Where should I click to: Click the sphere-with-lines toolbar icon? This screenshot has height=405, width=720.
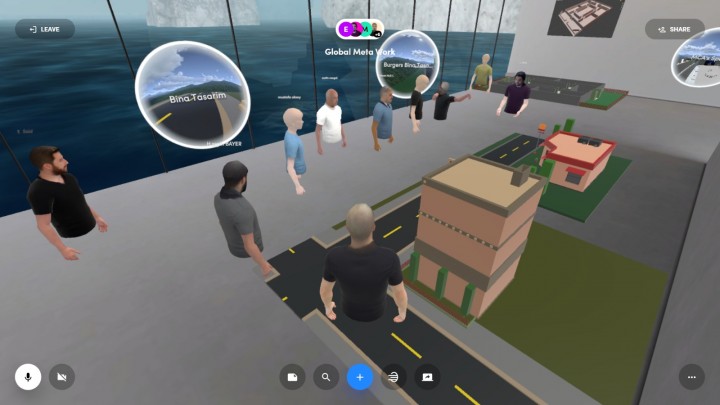(394, 377)
